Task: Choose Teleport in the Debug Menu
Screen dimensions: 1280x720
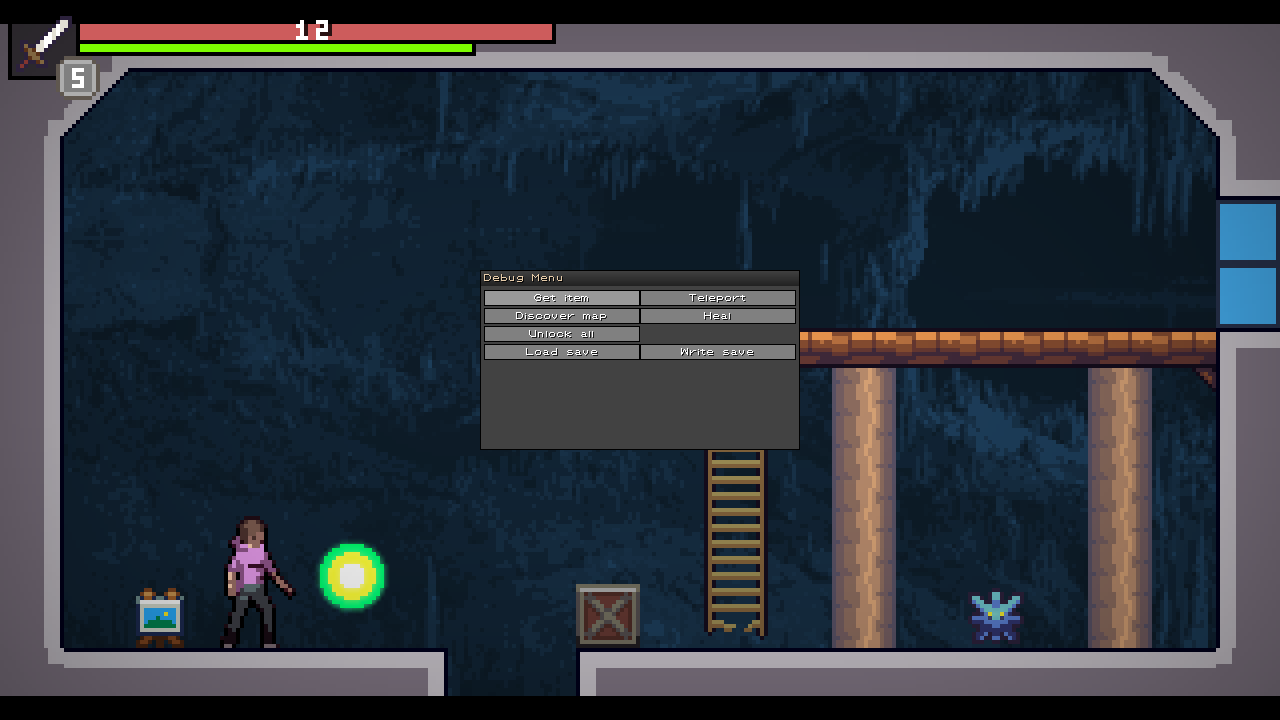Action: pyautogui.click(x=717, y=298)
